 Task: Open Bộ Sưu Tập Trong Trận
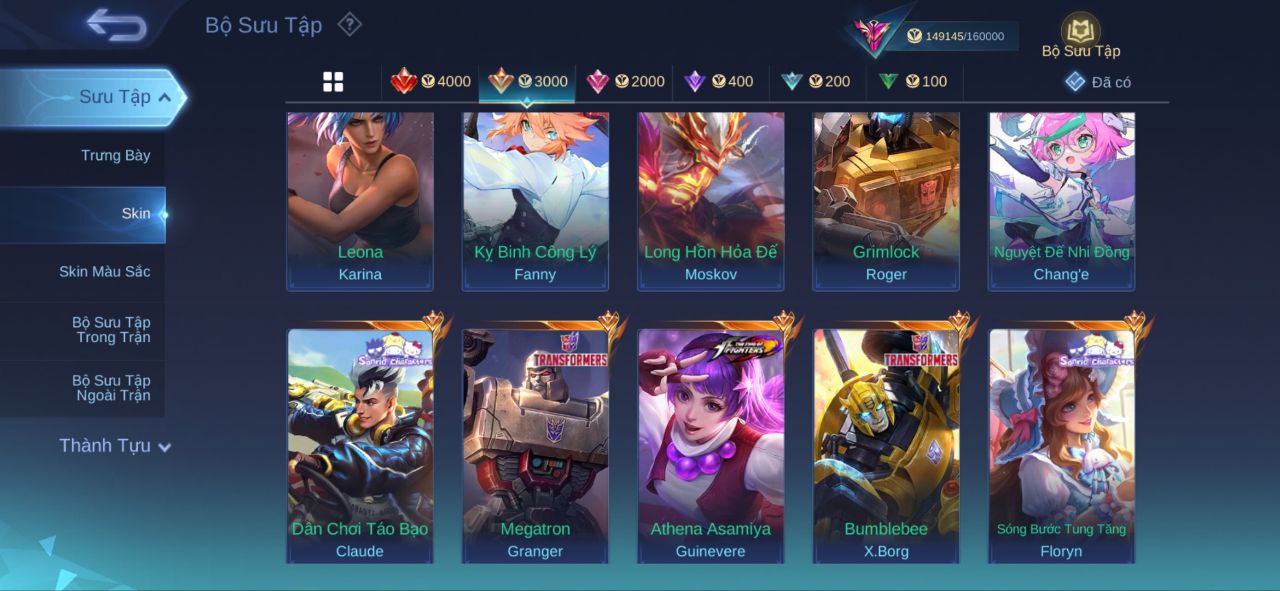110,330
